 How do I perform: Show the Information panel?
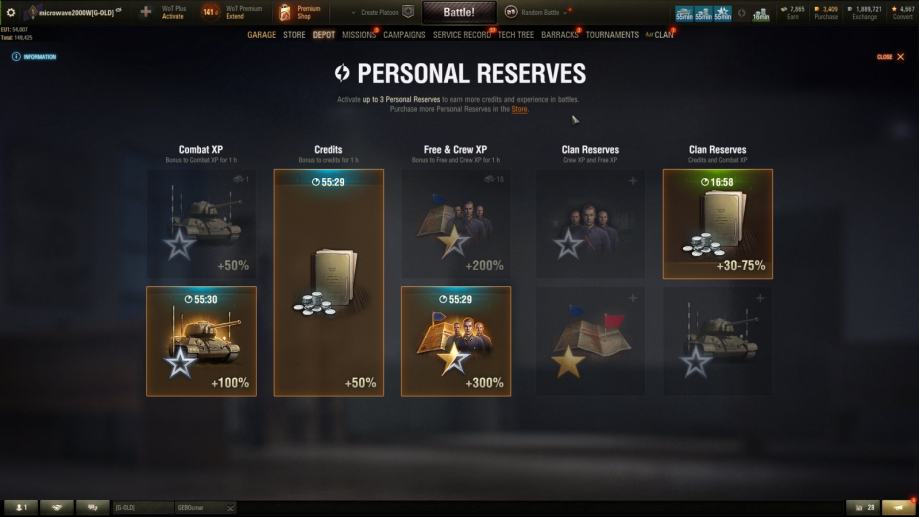click(x=35, y=57)
